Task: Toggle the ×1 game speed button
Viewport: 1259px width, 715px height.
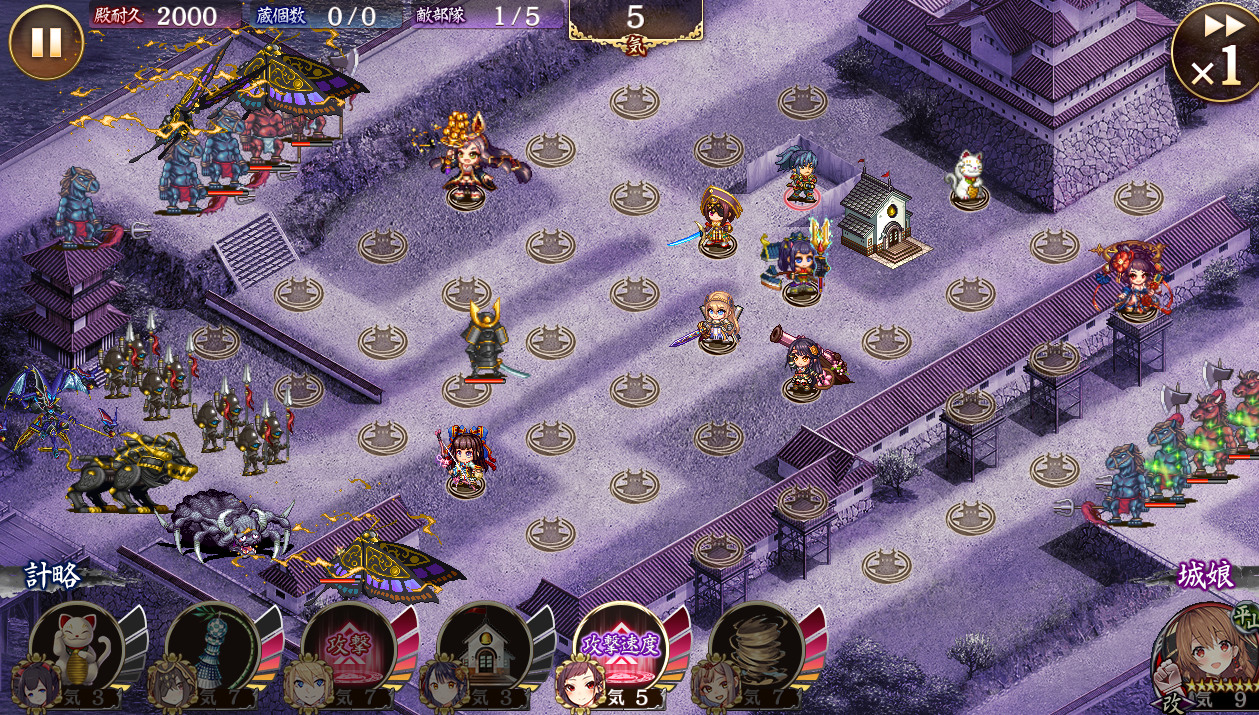Action: pyautogui.click(x=1214, y=52)
